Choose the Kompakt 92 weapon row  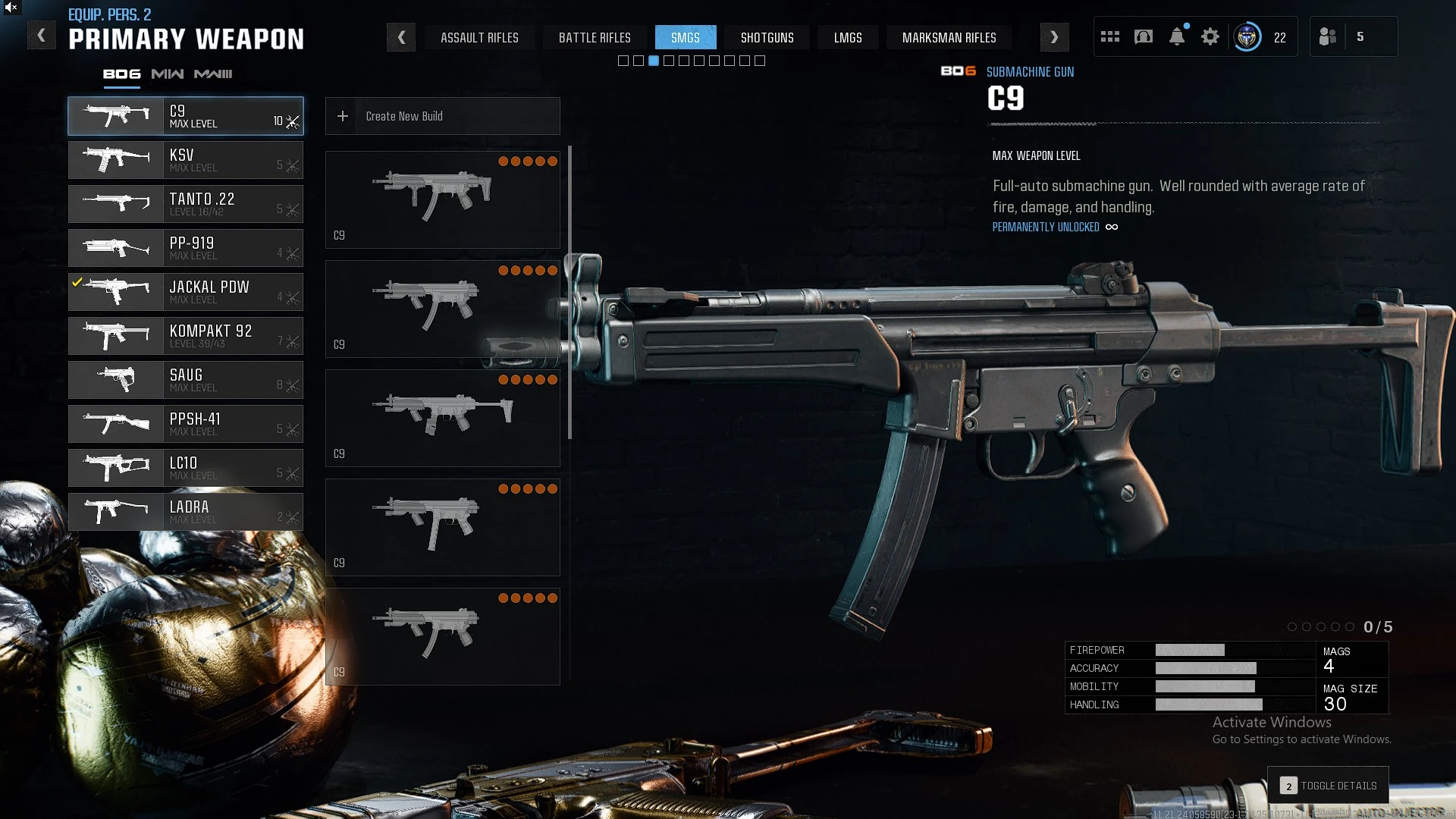pyautogui.click(x=186, y=336)
